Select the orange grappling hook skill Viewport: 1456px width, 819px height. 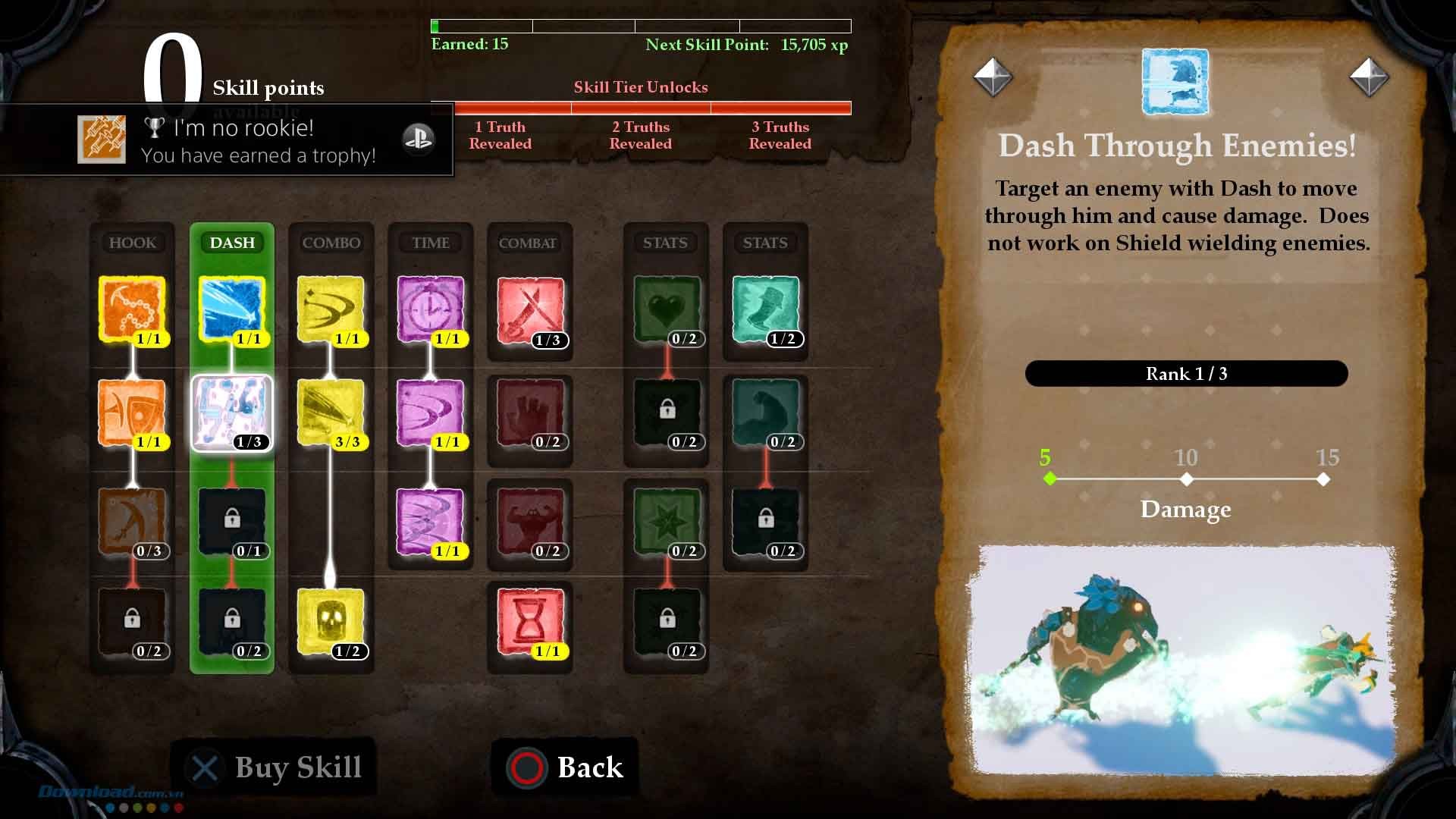coord(132,308)
